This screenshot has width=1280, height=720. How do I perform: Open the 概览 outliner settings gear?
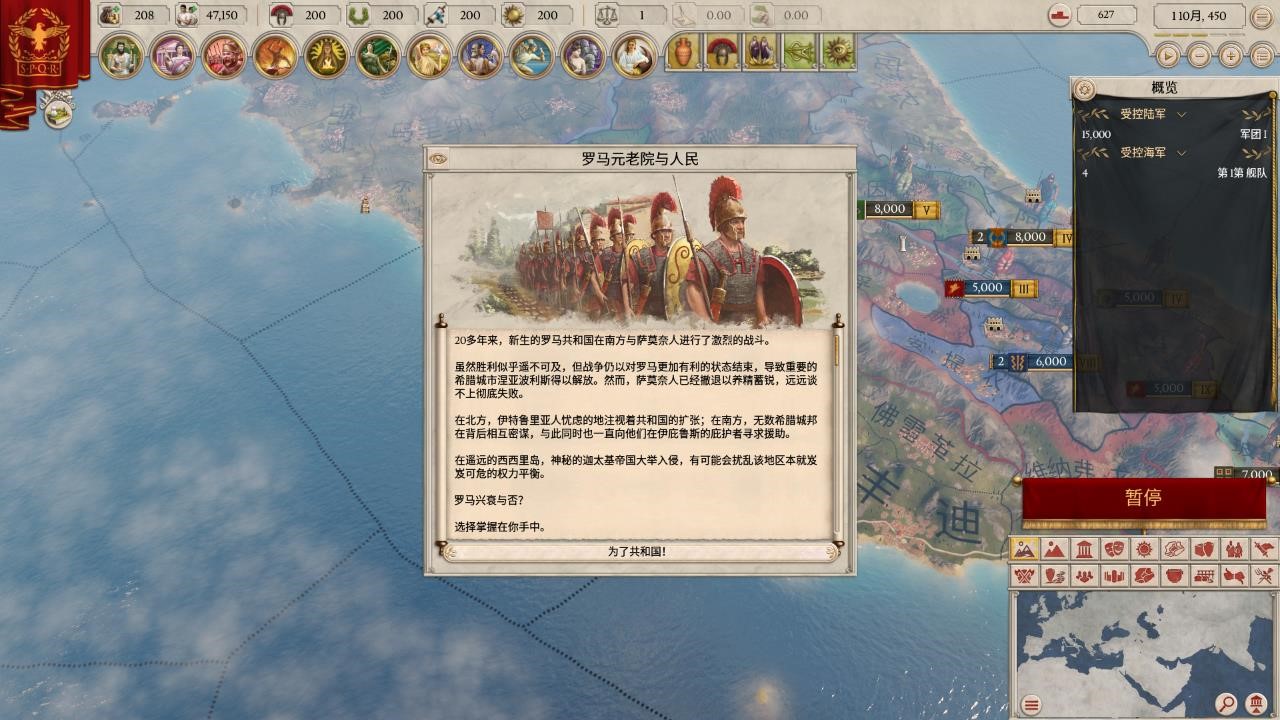pos(1083,89)
